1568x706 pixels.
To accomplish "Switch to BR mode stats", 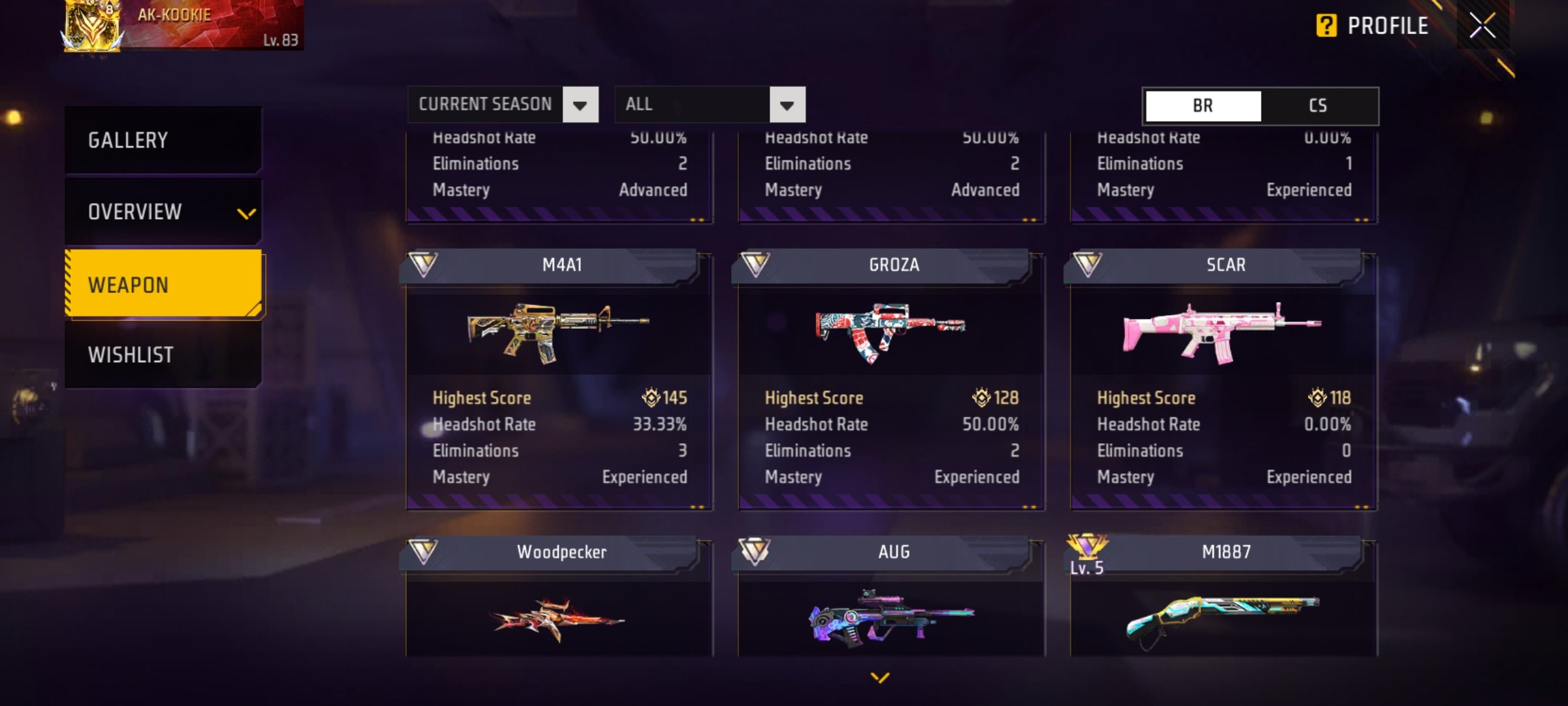I will point(1203,106).
